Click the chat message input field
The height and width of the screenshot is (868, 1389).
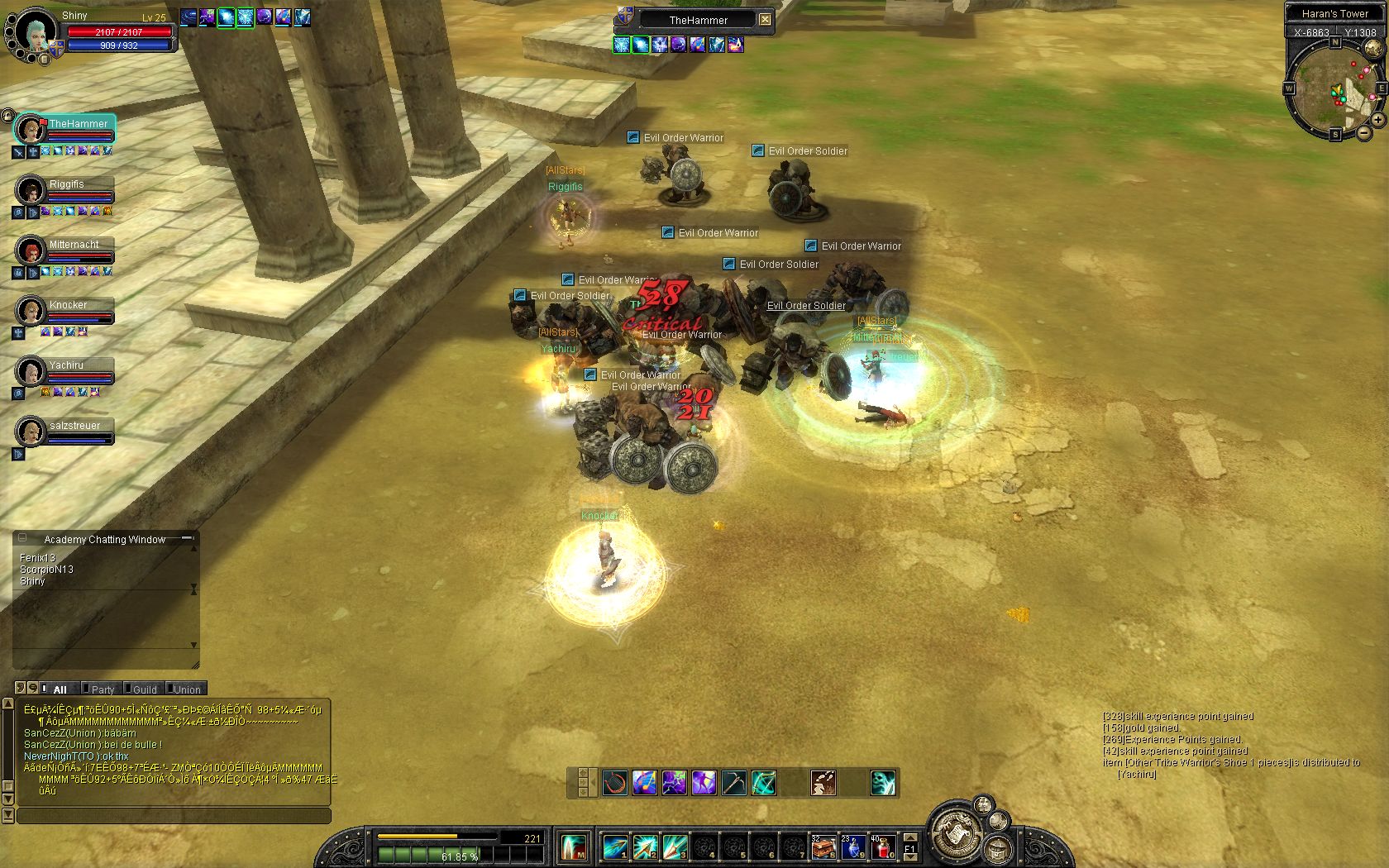[174, 816]
